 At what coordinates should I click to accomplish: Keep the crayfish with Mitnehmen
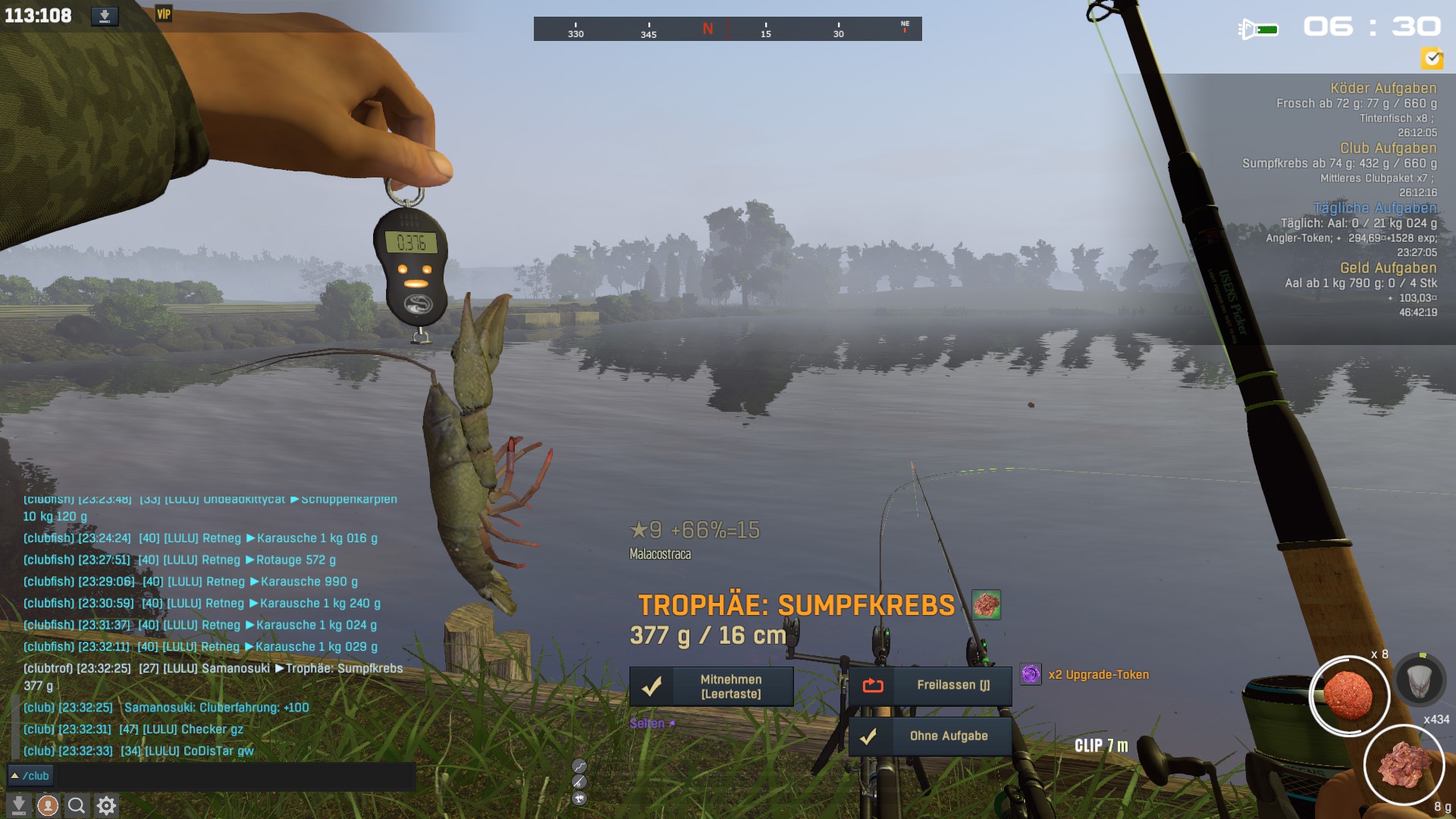point(711,686)
